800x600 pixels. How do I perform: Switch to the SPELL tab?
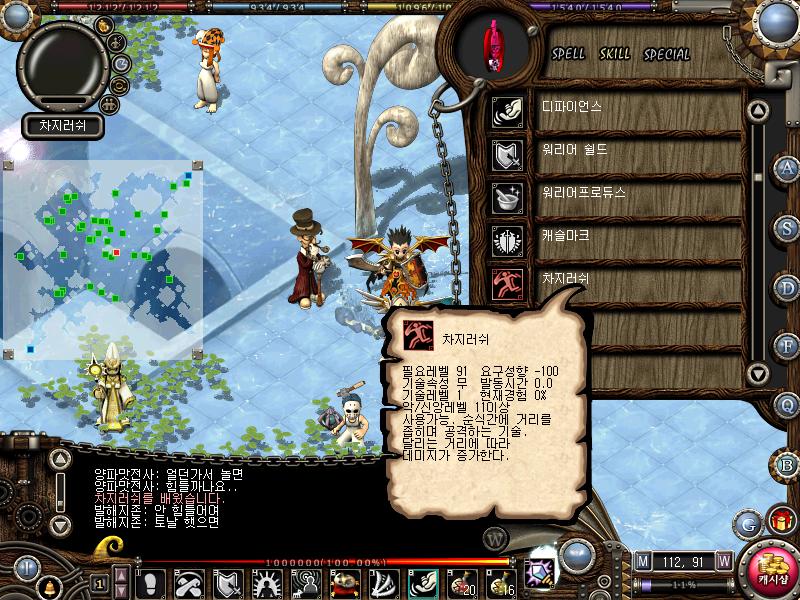568,54
